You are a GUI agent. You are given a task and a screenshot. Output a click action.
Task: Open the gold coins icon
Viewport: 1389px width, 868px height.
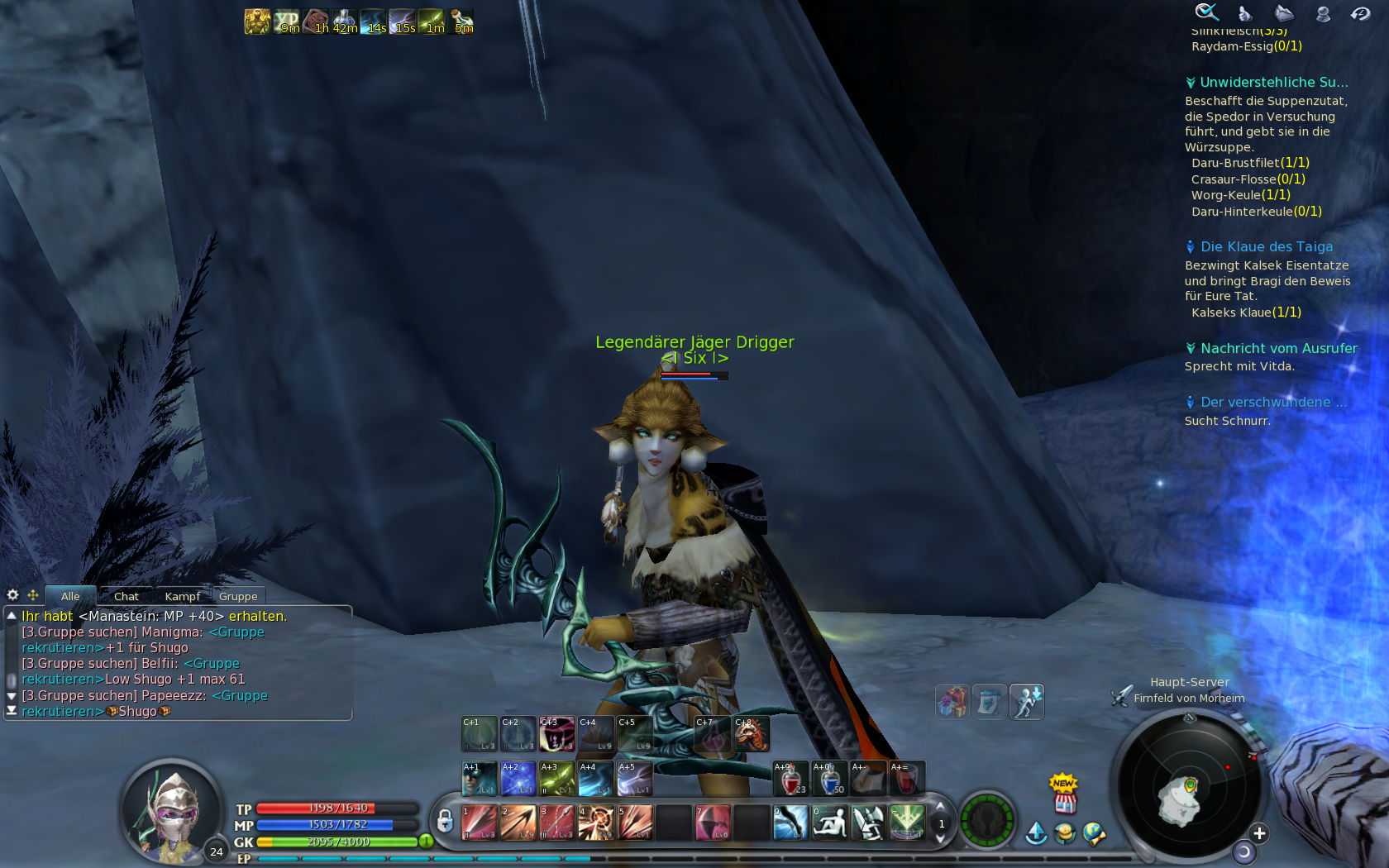coord(1065,833)
